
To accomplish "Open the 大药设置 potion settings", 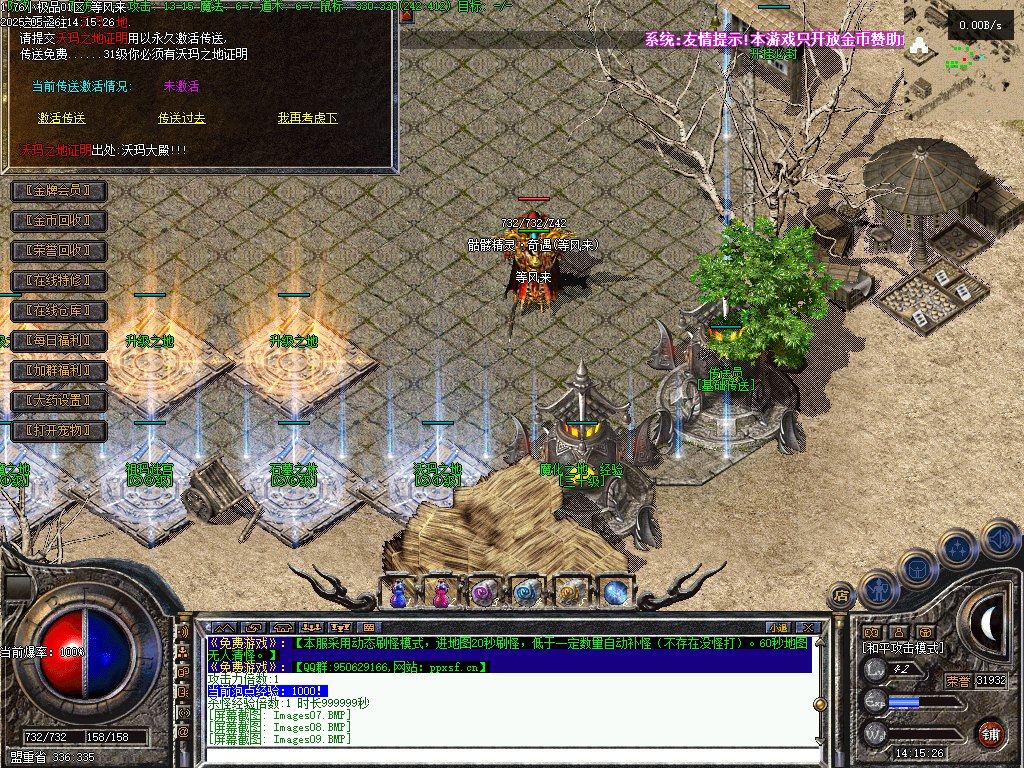I will pos(58,401).
